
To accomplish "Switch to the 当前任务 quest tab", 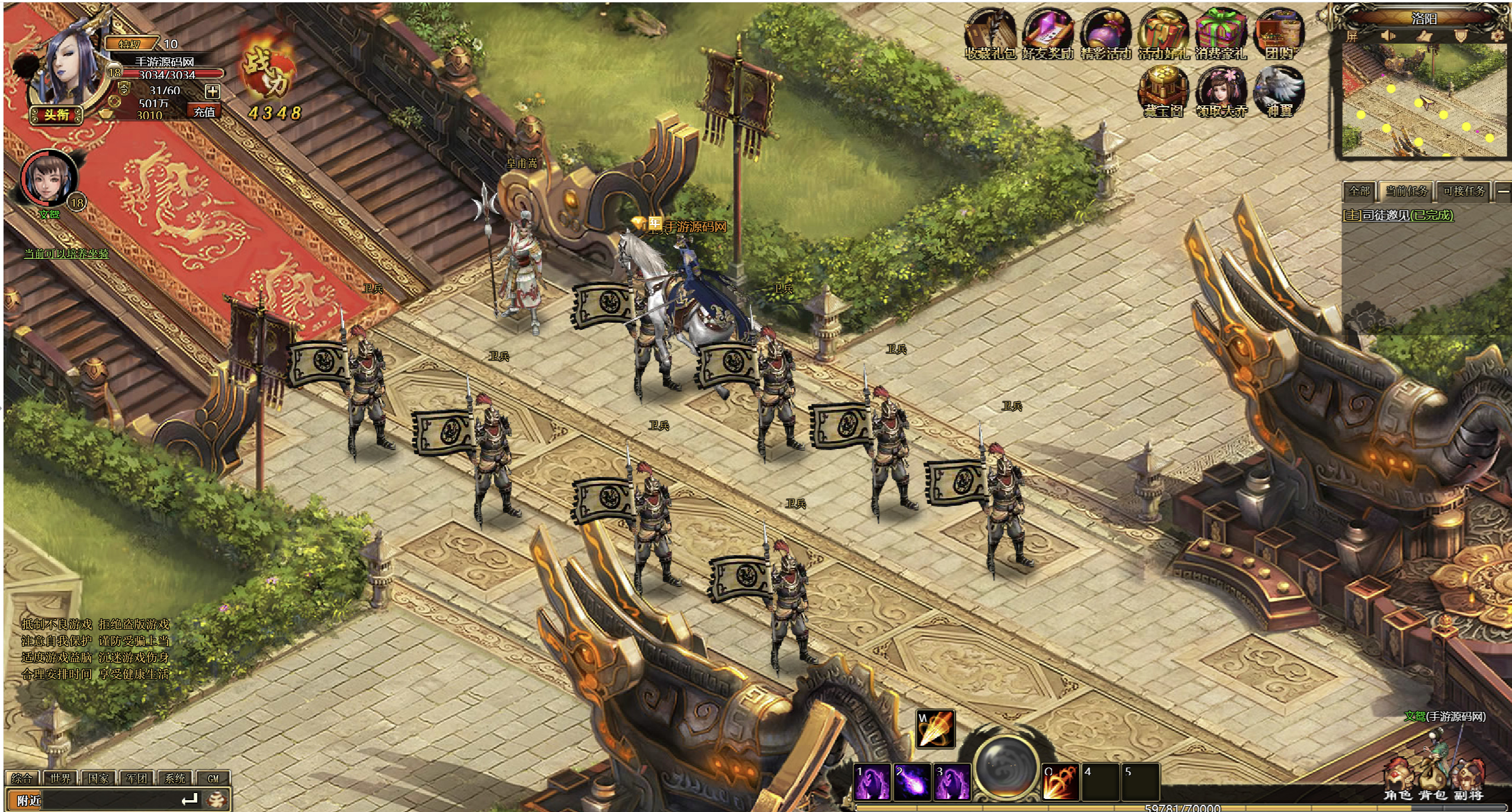I will tap(1406, 191).
